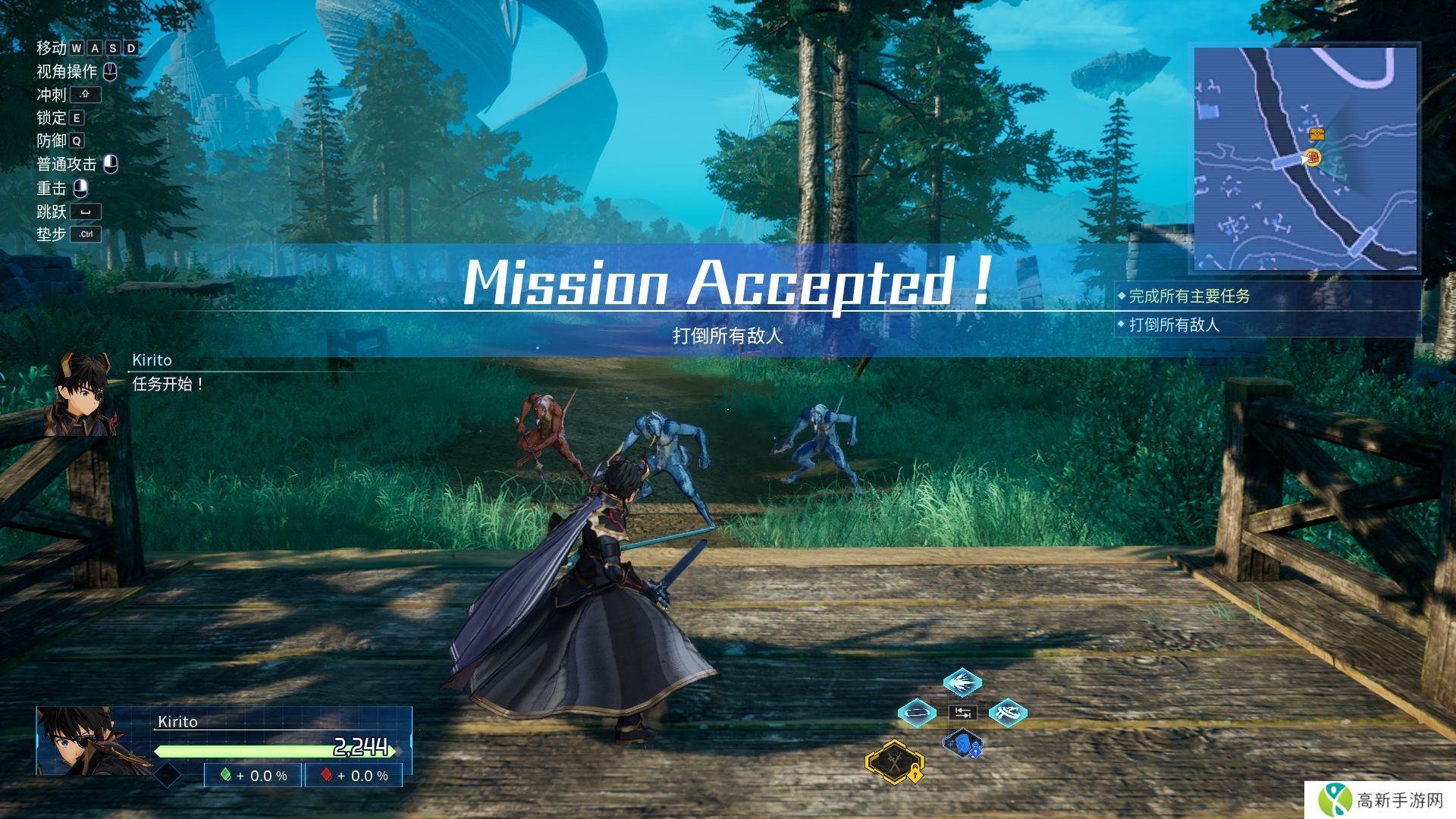Click the locked yellow crossed-swords ultimate icon

(896, 761)
